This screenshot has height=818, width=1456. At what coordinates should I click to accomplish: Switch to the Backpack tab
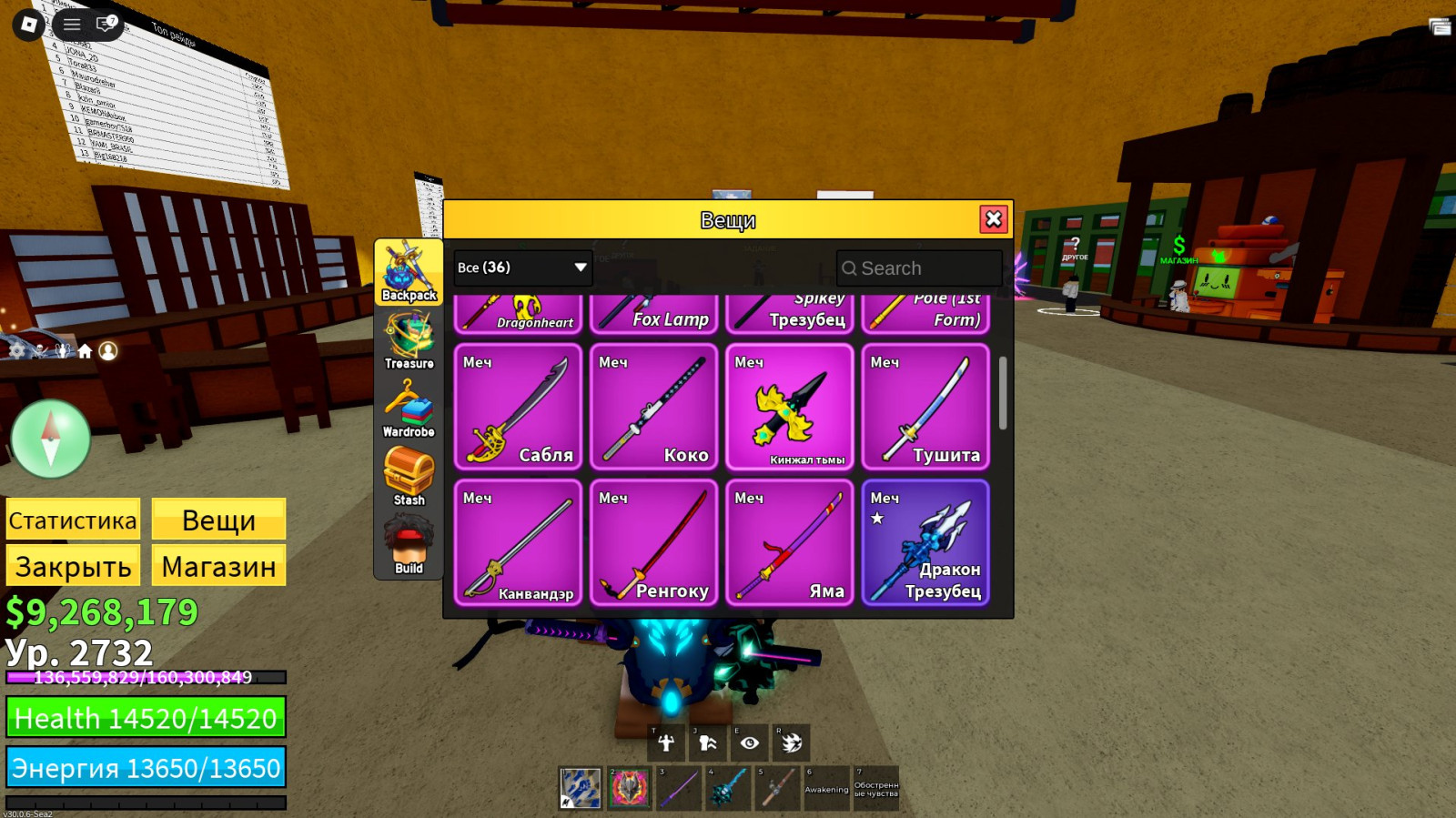tap(409, 271)
